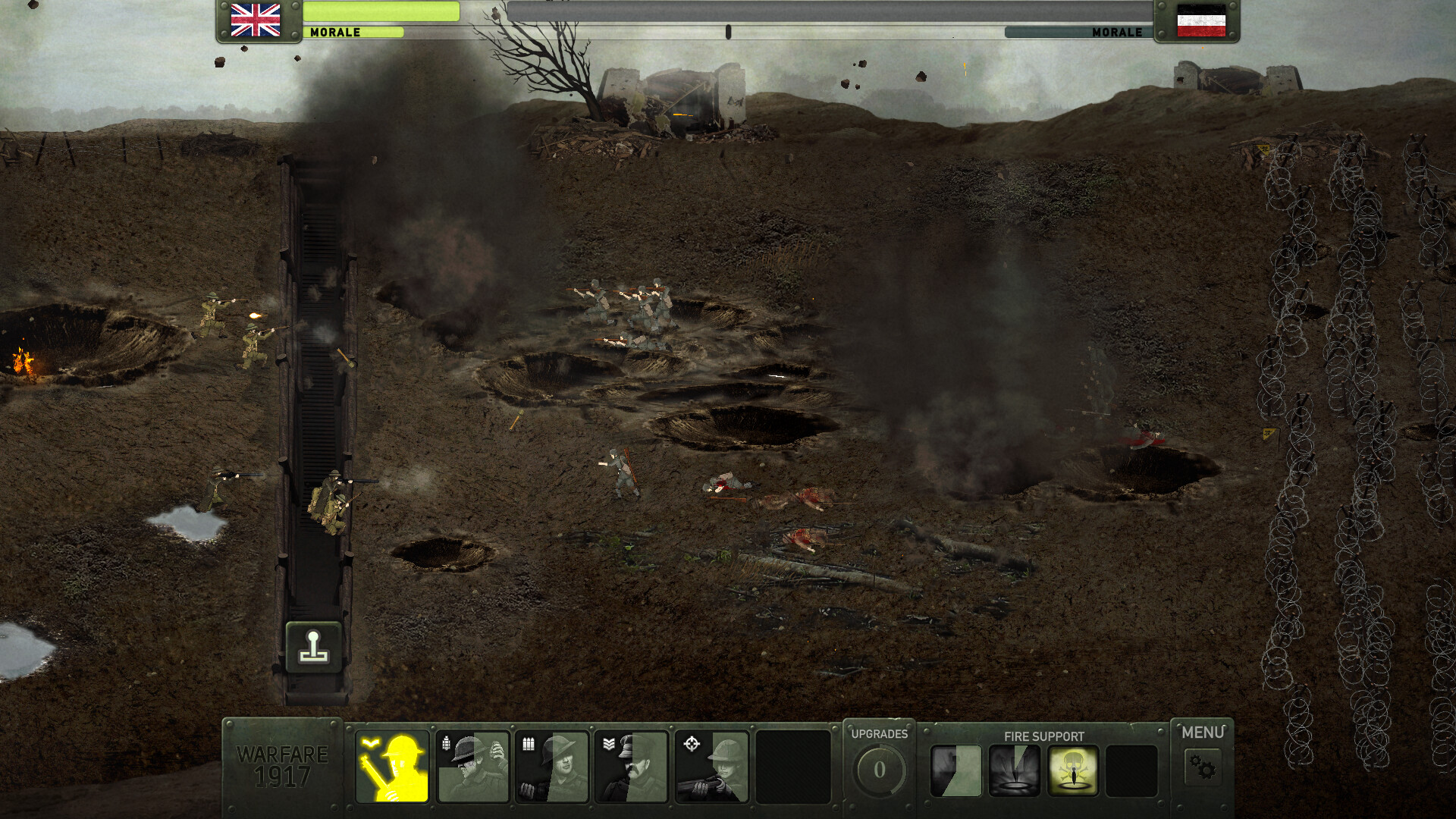Deploy the highlighted Riflemen squad
The width and height of the screenshot is (1456, 819).
coord(394,767)
